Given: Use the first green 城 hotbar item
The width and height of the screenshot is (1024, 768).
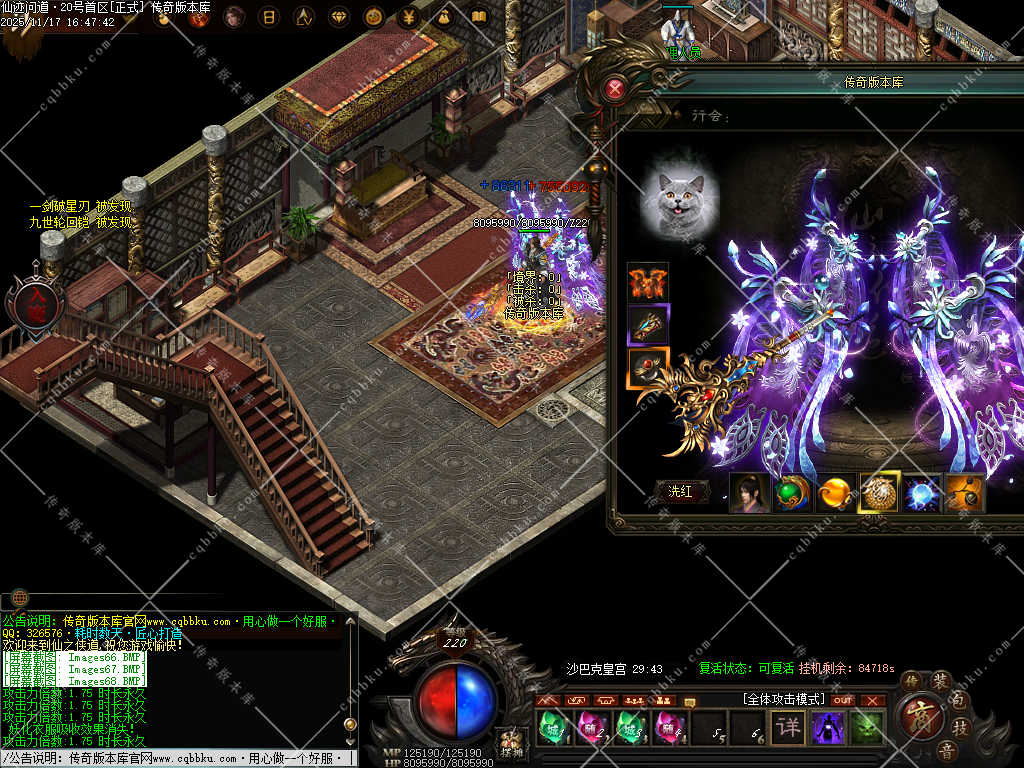Looking at the screenshot, I should coord(551,728).
